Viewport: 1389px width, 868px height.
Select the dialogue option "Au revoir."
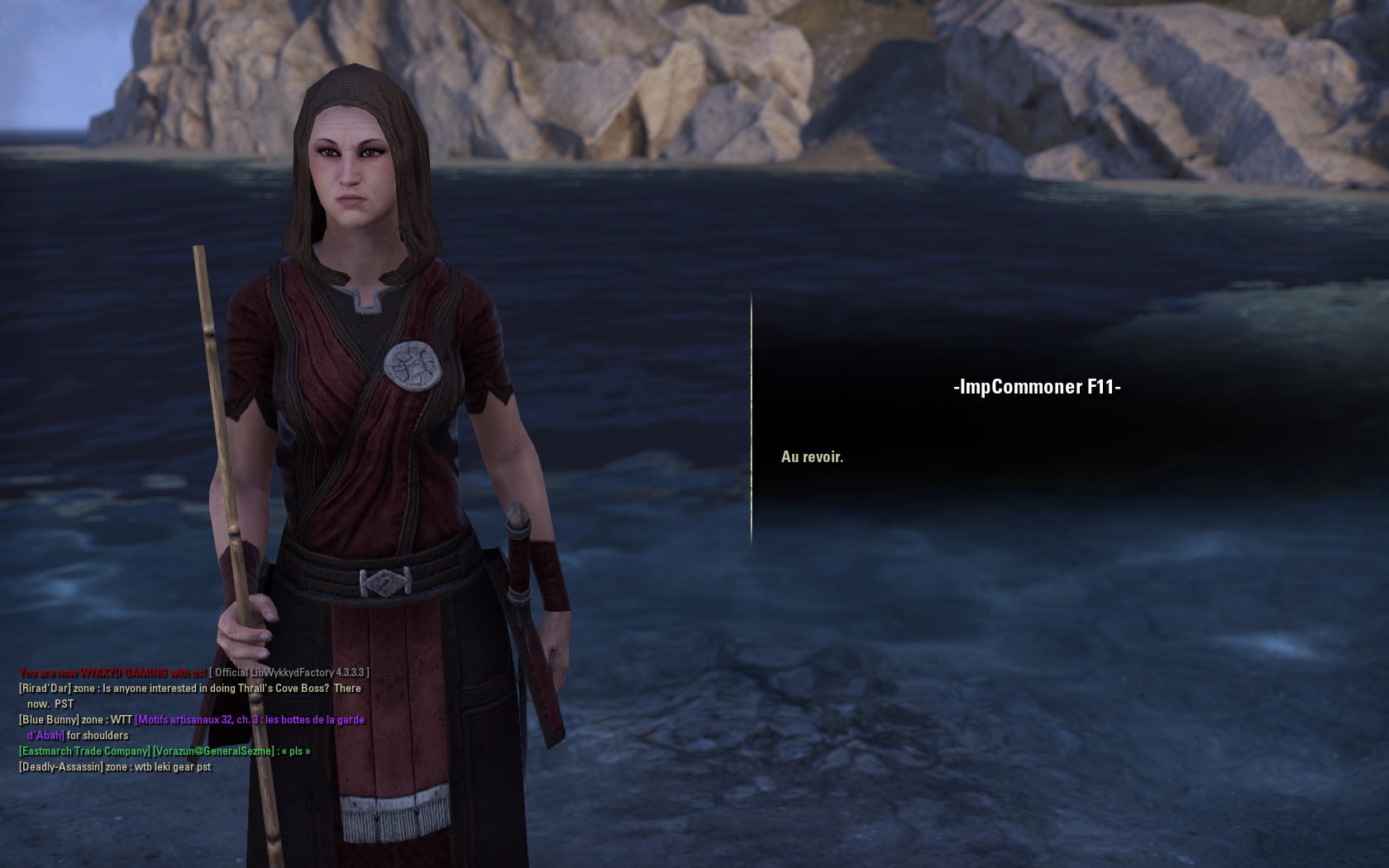[x=813, y=455]
